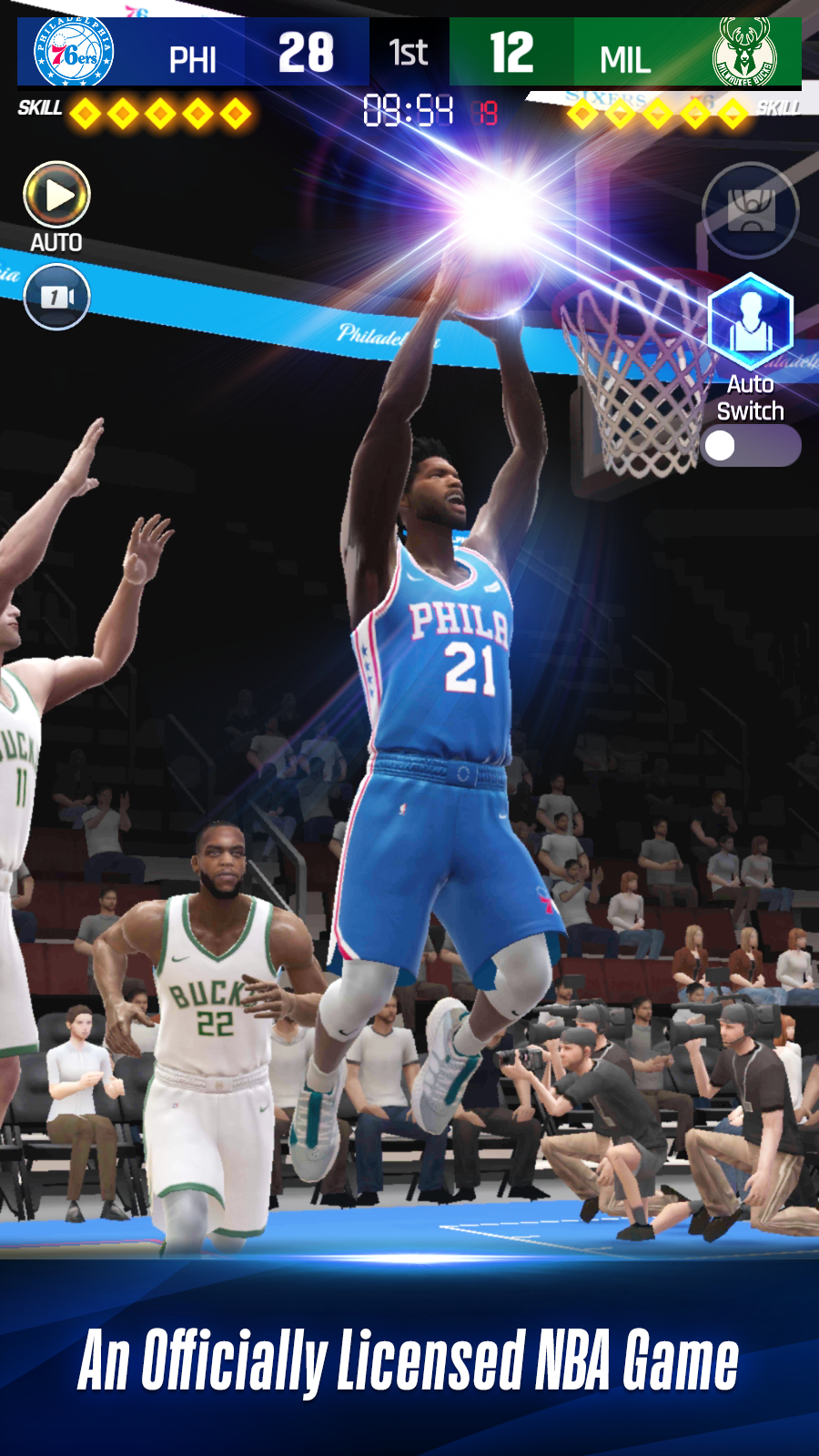Change the camera view mode
Viewport: 819px width, 1456px height.
point(56,297)
